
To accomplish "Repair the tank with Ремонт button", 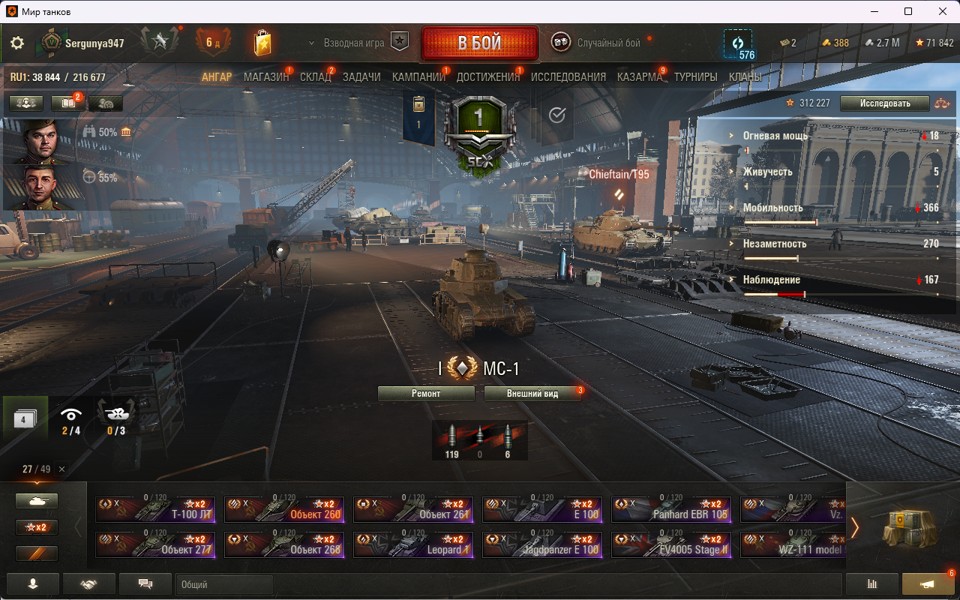I will 426,393.
